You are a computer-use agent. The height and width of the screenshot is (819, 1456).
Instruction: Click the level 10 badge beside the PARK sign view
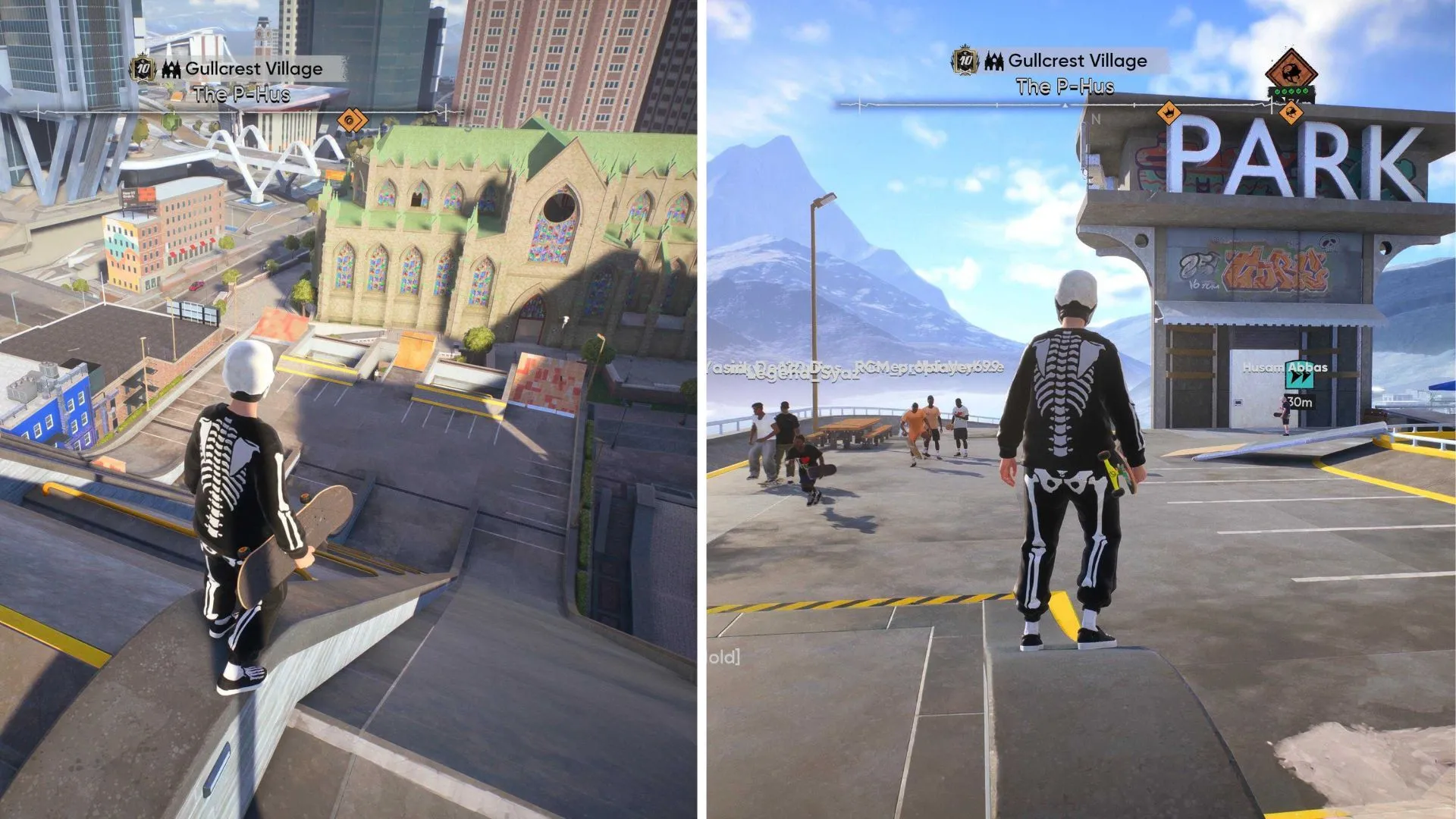coord(965,61)
